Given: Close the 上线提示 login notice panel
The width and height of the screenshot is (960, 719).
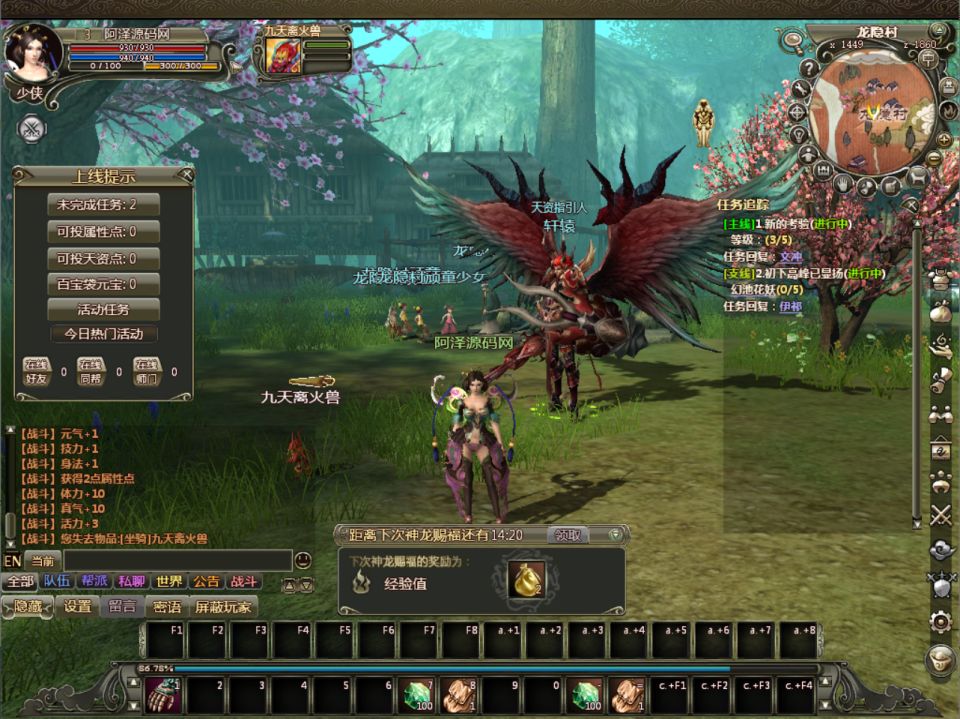Looking at the screenshot, I should [186, 175].
